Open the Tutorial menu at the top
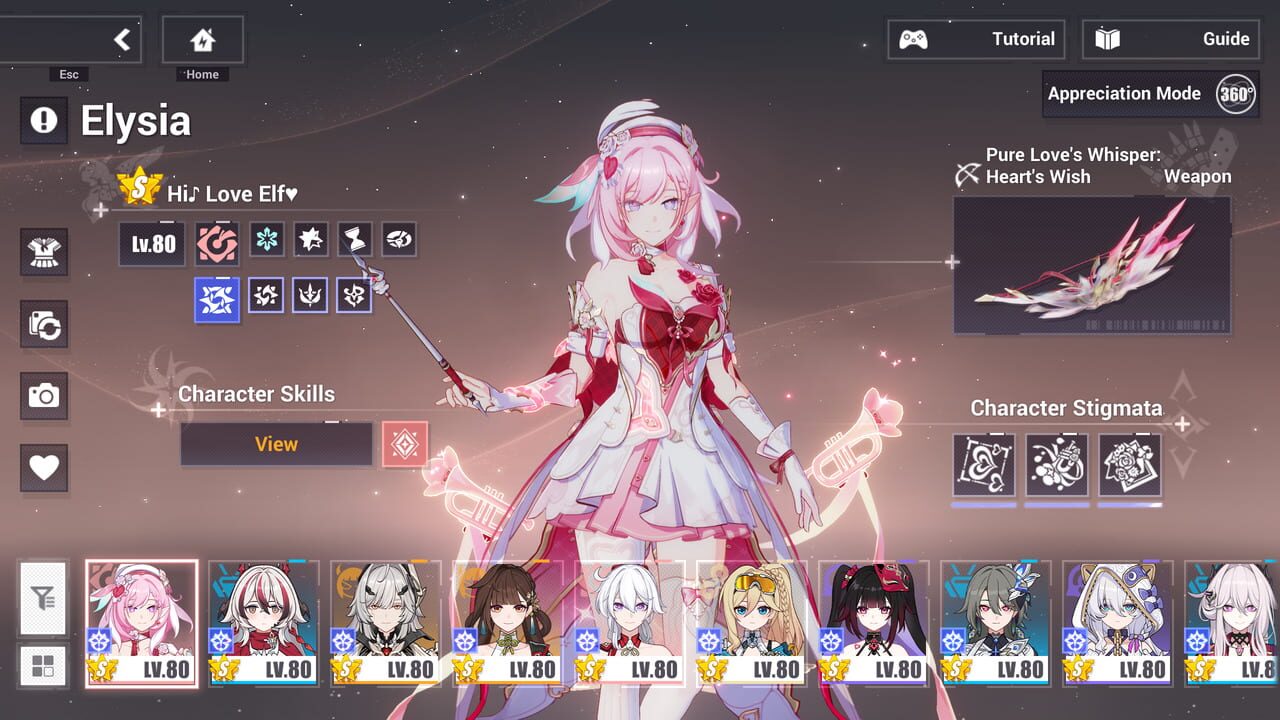This screenshot has width=1280, height=720. [x=977, y=39]
